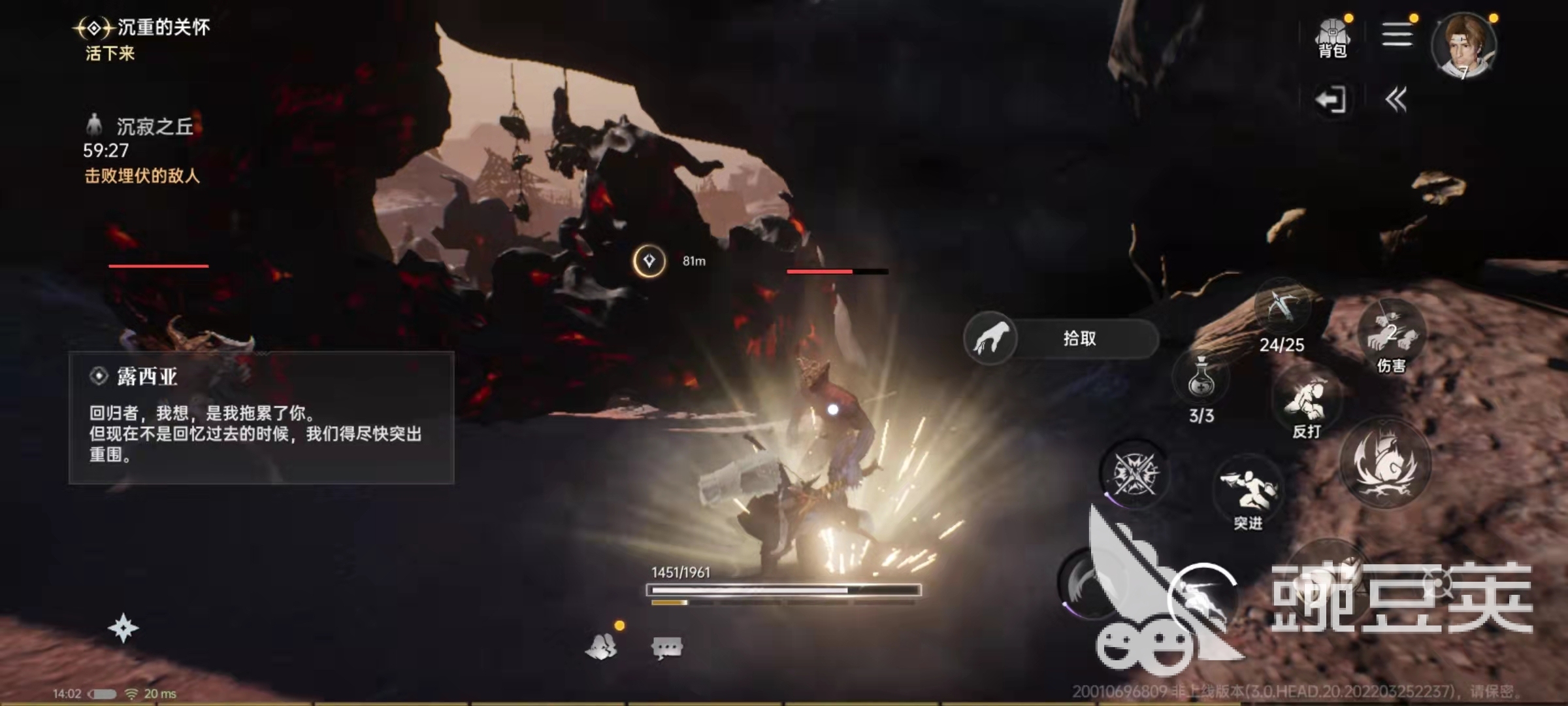
Task: Open the 背包 backpack
Action: coord(1332,38)
